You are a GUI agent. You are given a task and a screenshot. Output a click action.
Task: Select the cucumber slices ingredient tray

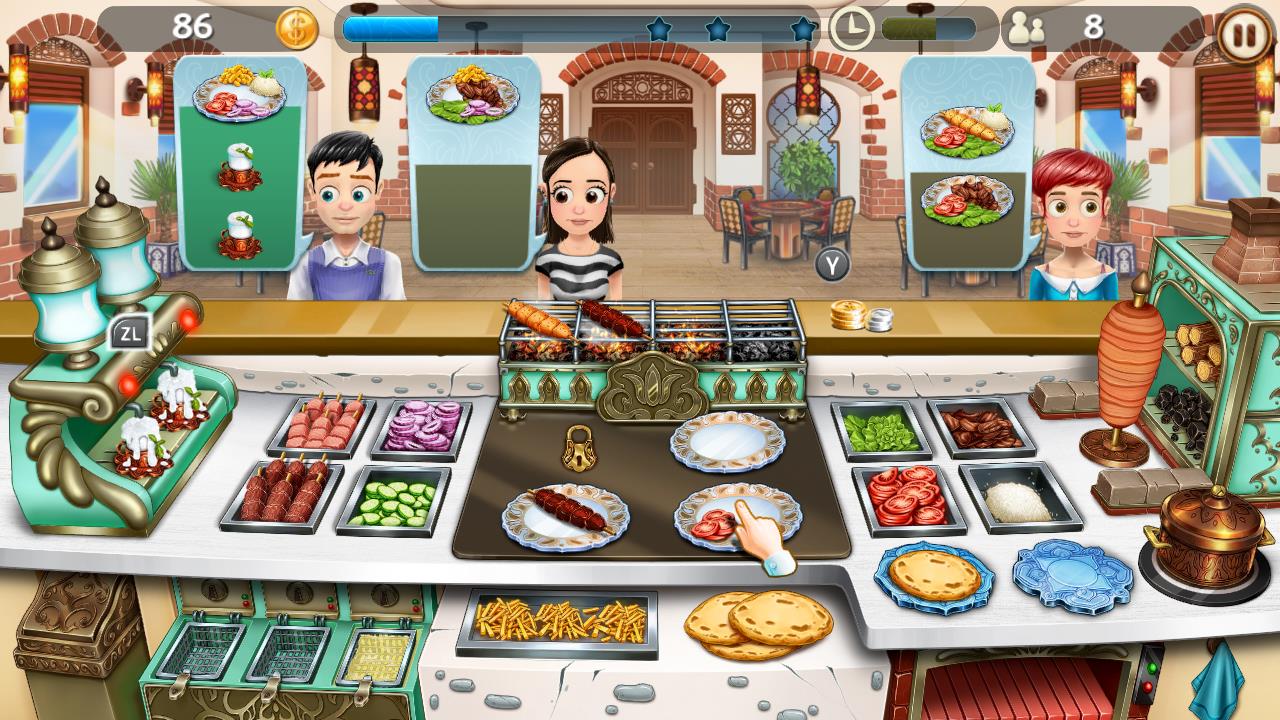398,502
